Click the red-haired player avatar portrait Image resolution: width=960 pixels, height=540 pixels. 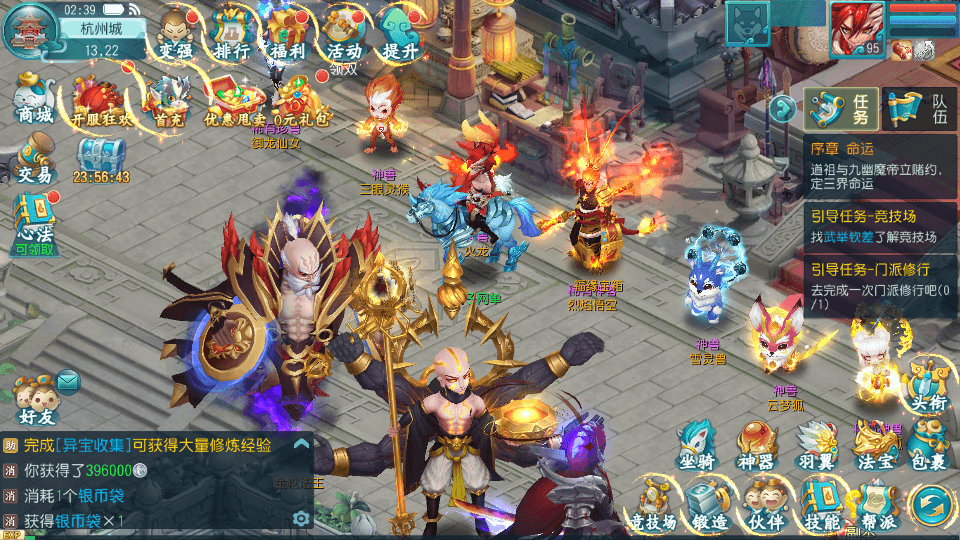point(858,27)
